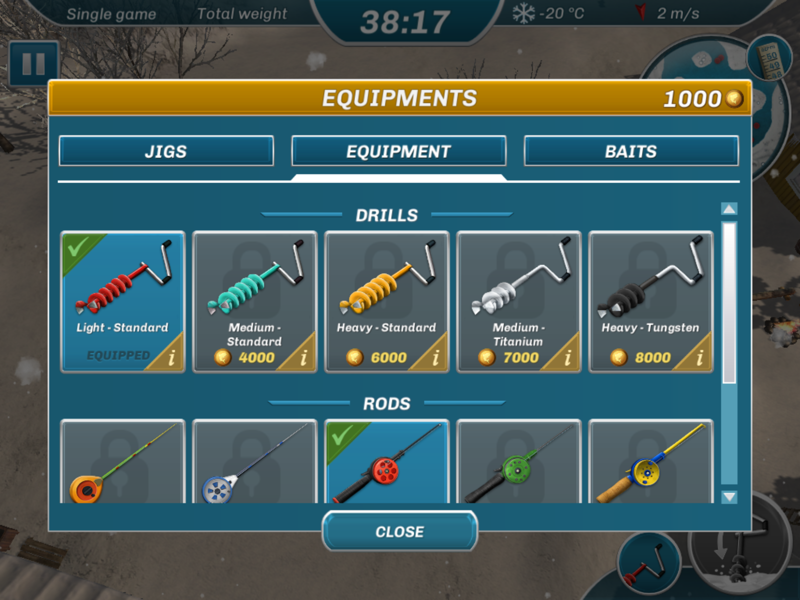This screenshot has height=600, width=800.
Task: Choose the locked green-reel rod
Action: point(518,462)
